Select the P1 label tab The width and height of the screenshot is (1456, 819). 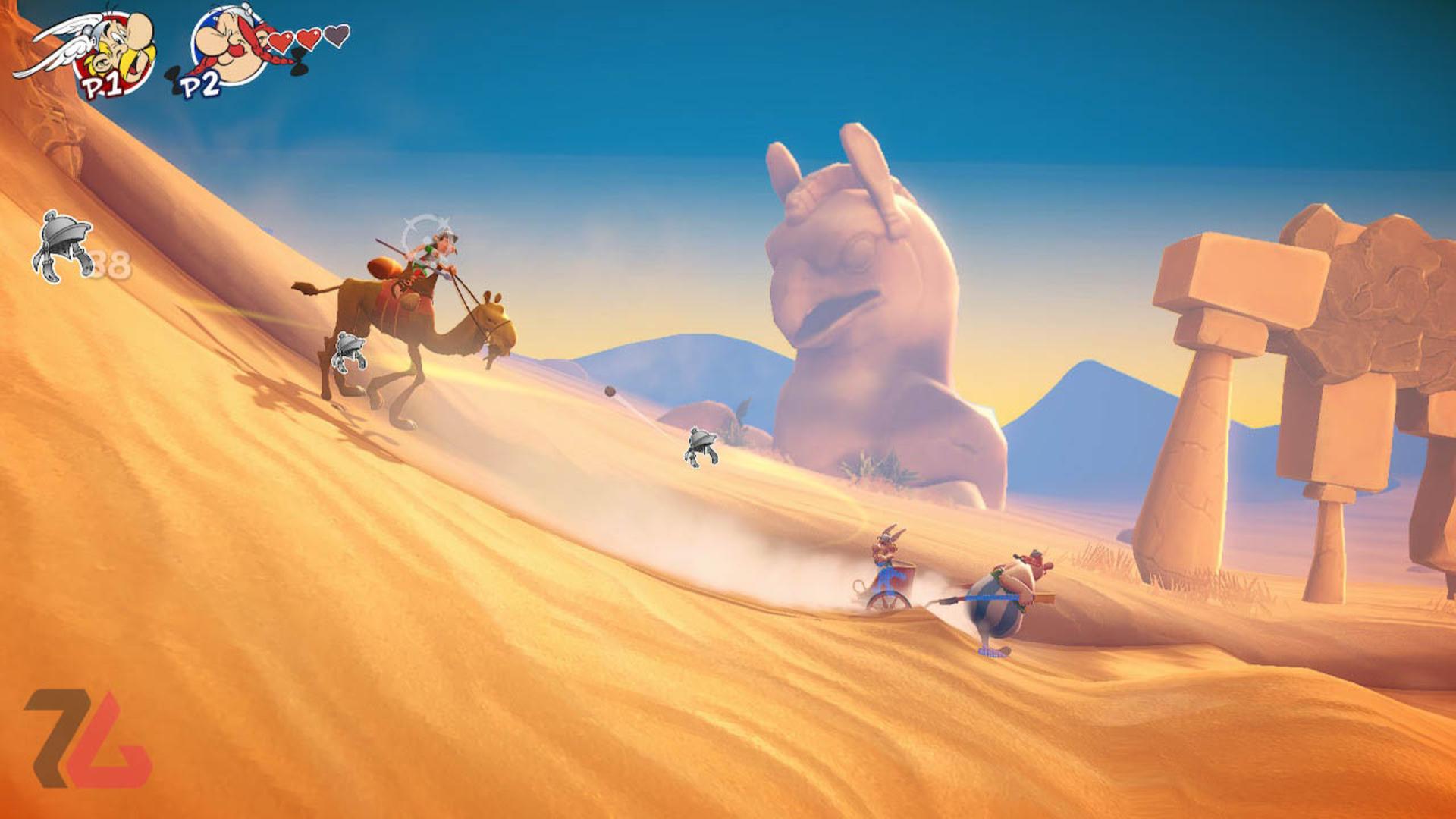point(101,85)
